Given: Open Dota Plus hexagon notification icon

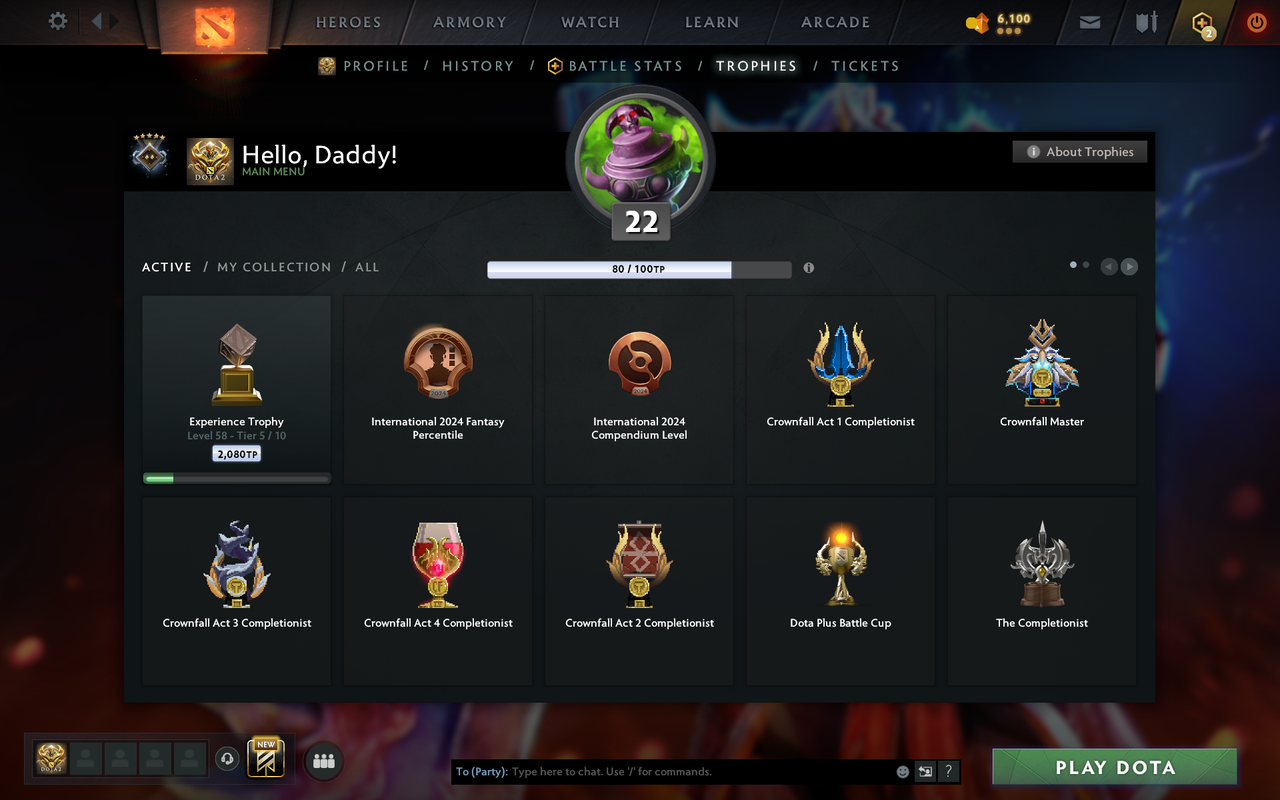Looking at the screenshot, I should tap(1201, 22).
